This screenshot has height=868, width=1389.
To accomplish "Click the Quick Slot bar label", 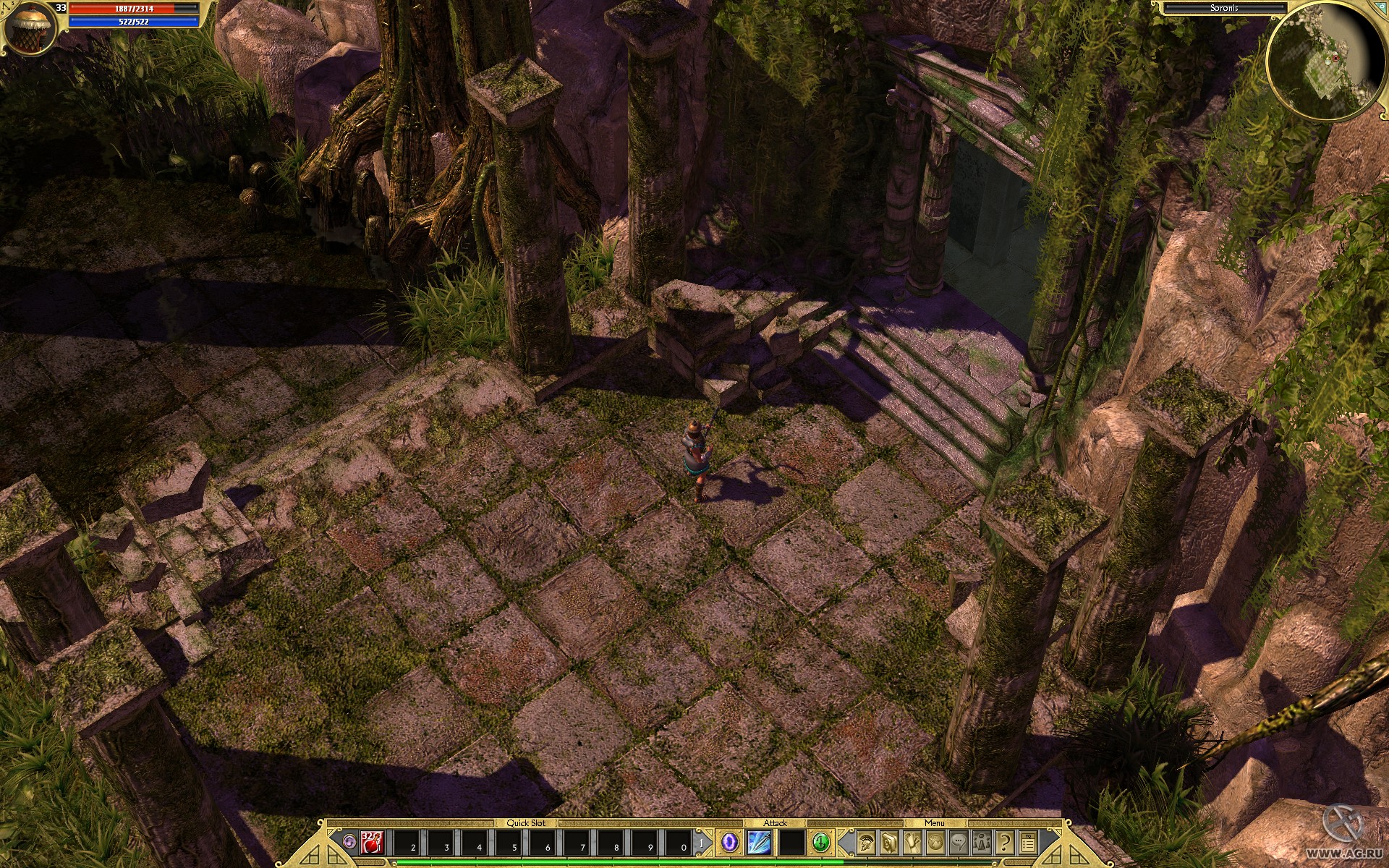I will coord(527,822).
